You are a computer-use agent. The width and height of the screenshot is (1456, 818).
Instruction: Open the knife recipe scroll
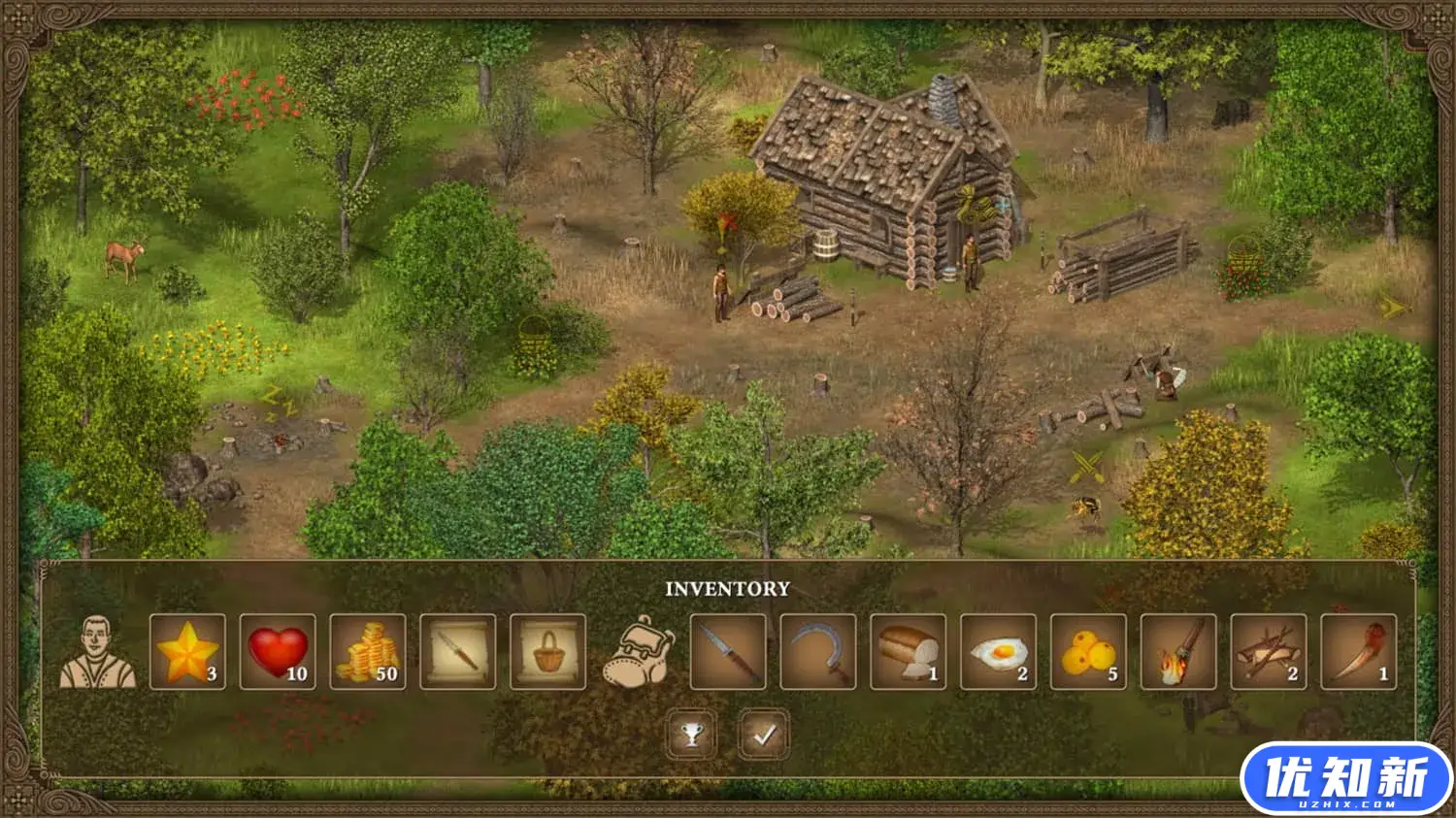click(458, 652)
